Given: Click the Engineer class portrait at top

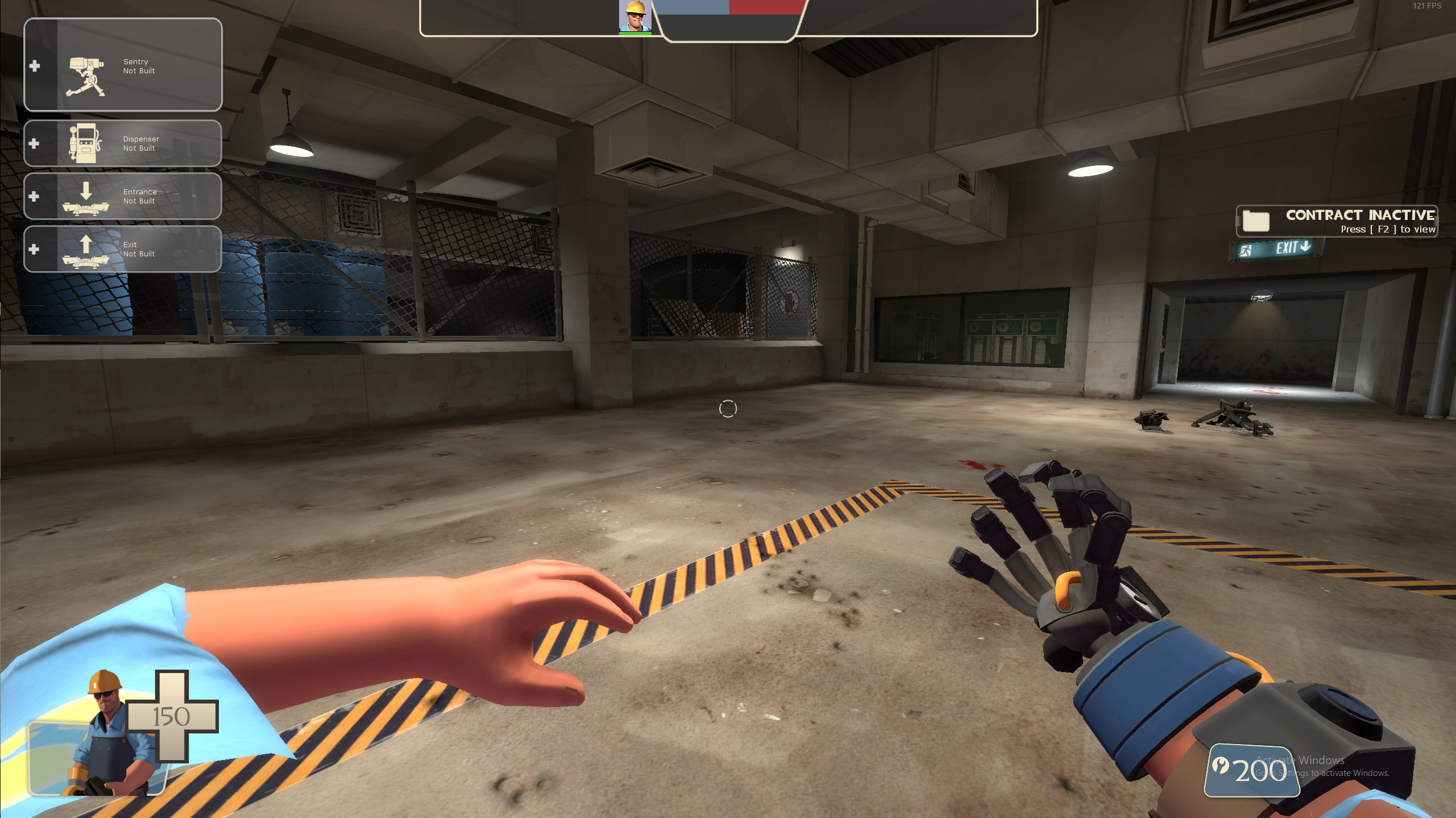Looking at the screenshot, I should (636, 16).
